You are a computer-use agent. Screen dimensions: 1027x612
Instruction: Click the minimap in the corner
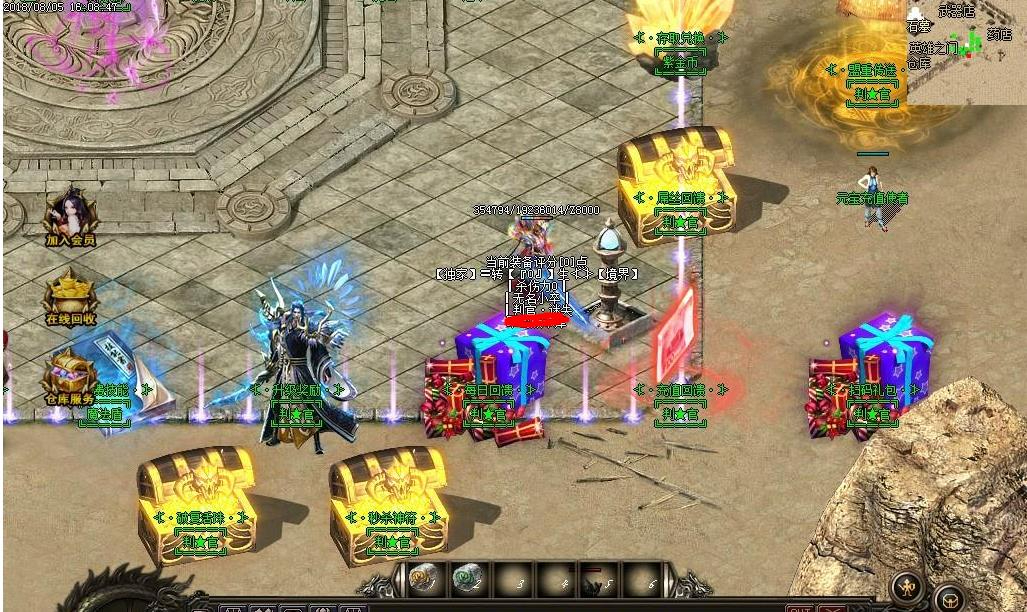point(966,50)
